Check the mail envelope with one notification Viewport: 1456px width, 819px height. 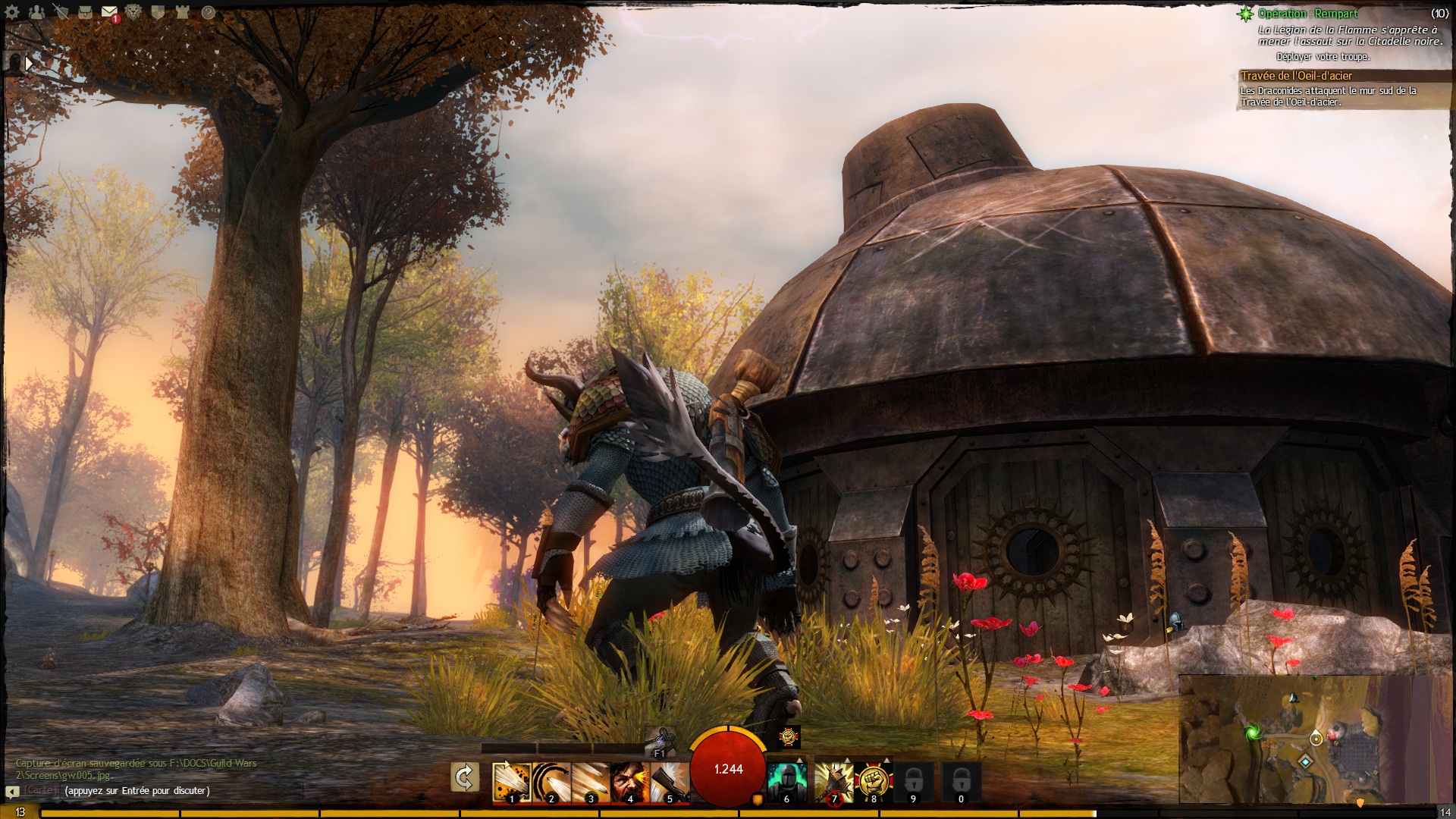(109, 12)
